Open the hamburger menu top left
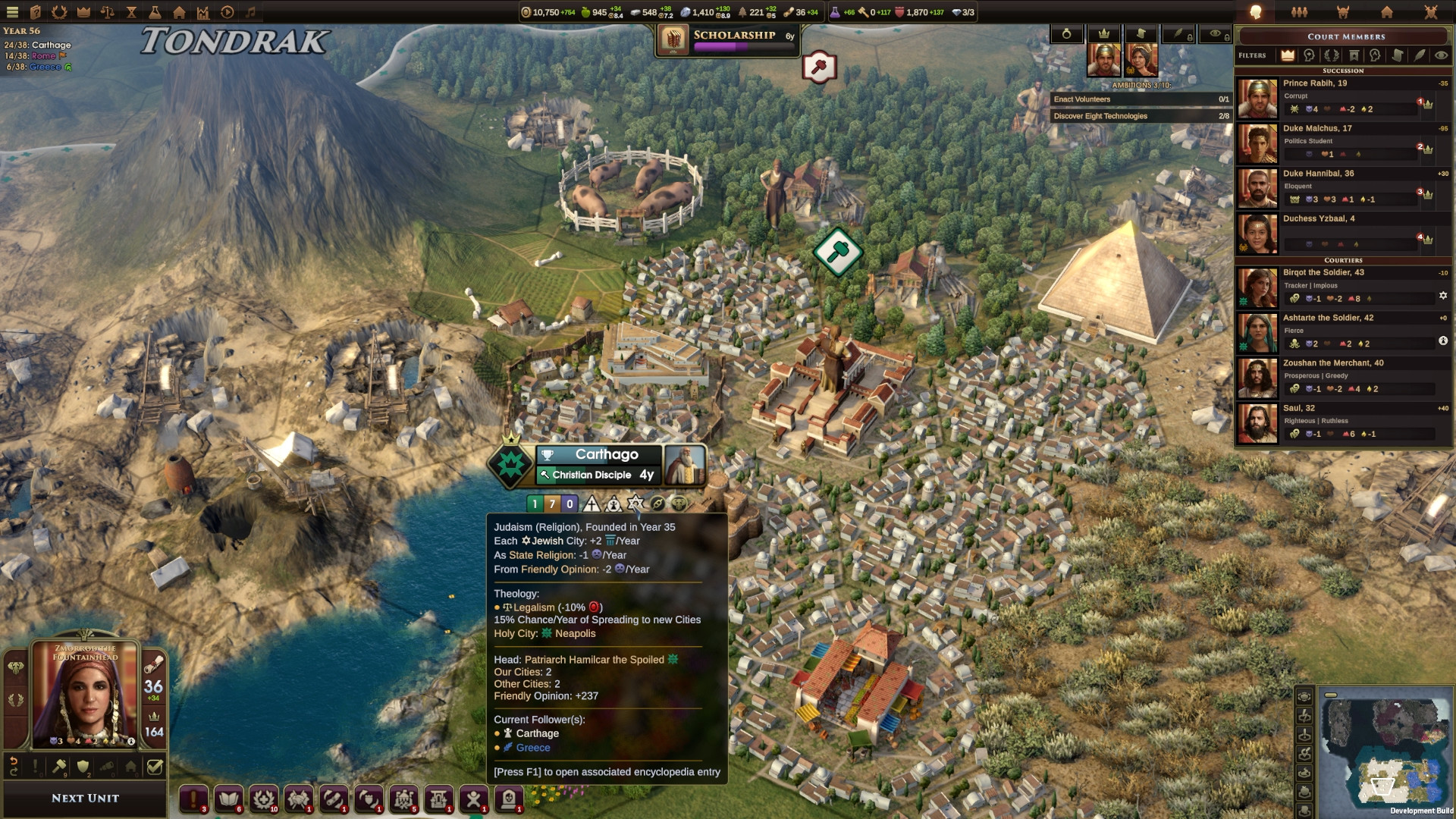Viewport: 1456px width, 819px height. pyautogui.click(x=13, y=12)
